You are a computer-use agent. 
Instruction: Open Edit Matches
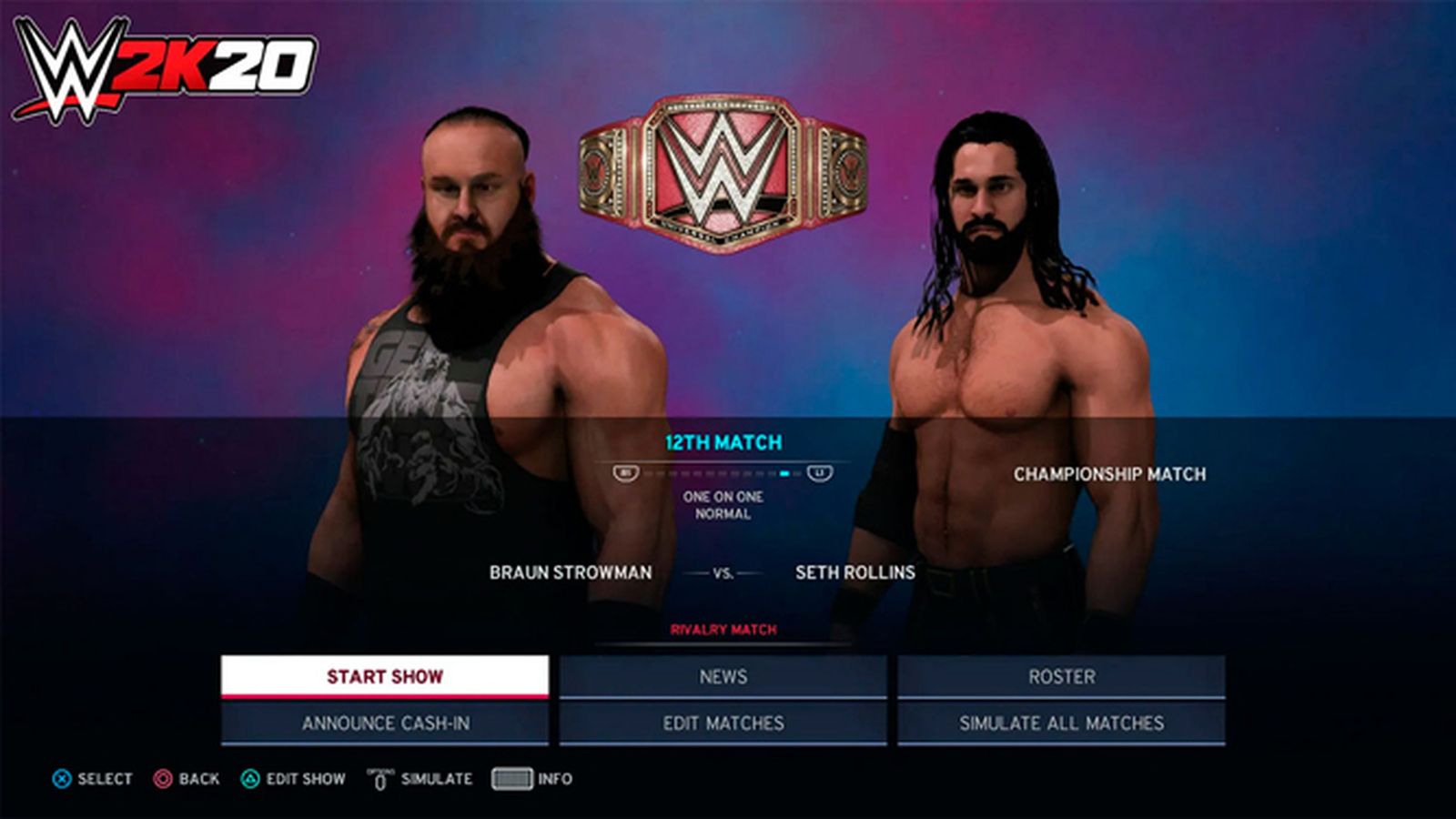pyautogui.click(x=723, y=723)
